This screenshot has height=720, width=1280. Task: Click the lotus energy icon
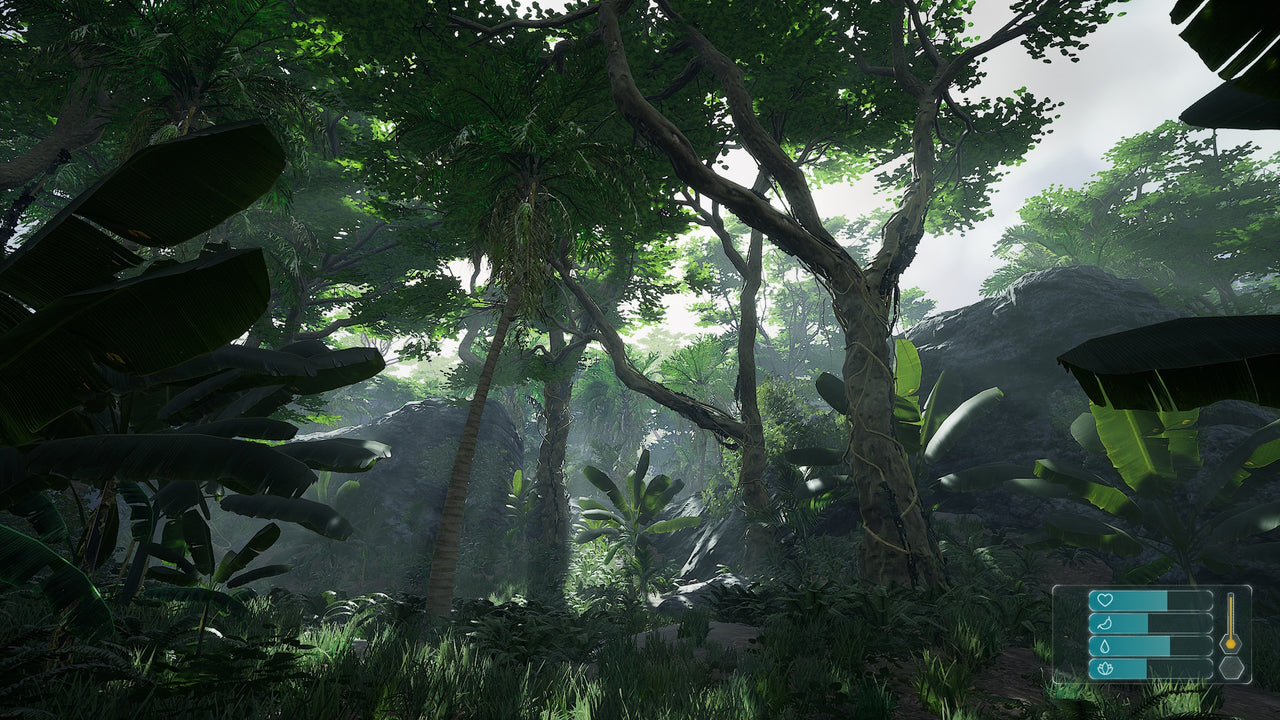click(1105, 668)
